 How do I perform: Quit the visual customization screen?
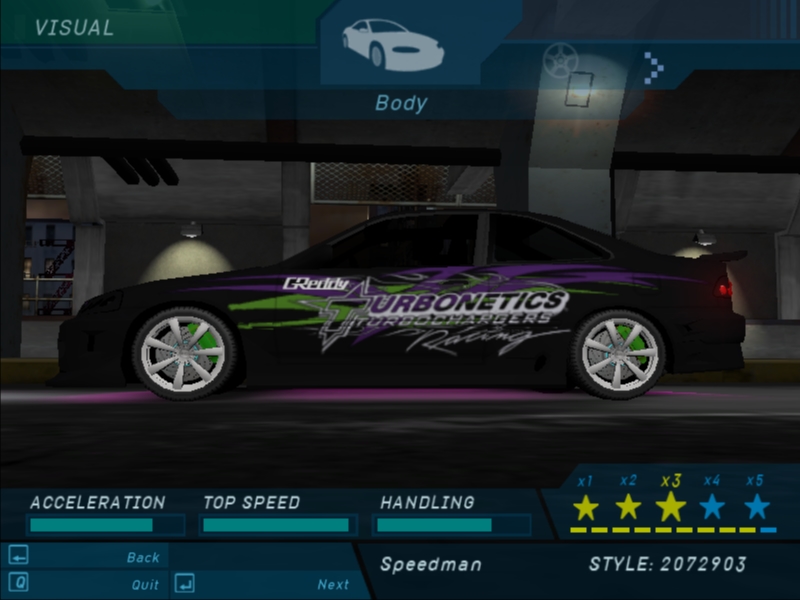coord(145,584)
